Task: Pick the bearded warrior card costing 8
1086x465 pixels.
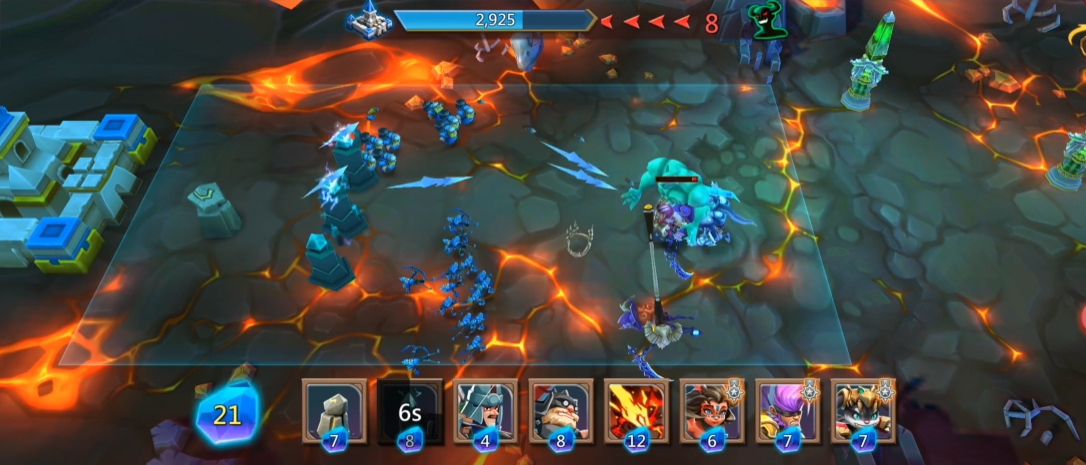Action: pyautogui.click(x=561, y=410)
